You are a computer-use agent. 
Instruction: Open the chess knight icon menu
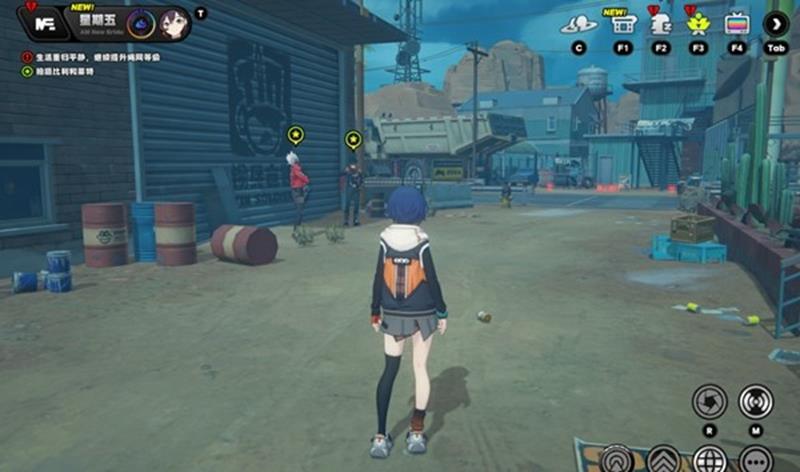pos(660,24)
